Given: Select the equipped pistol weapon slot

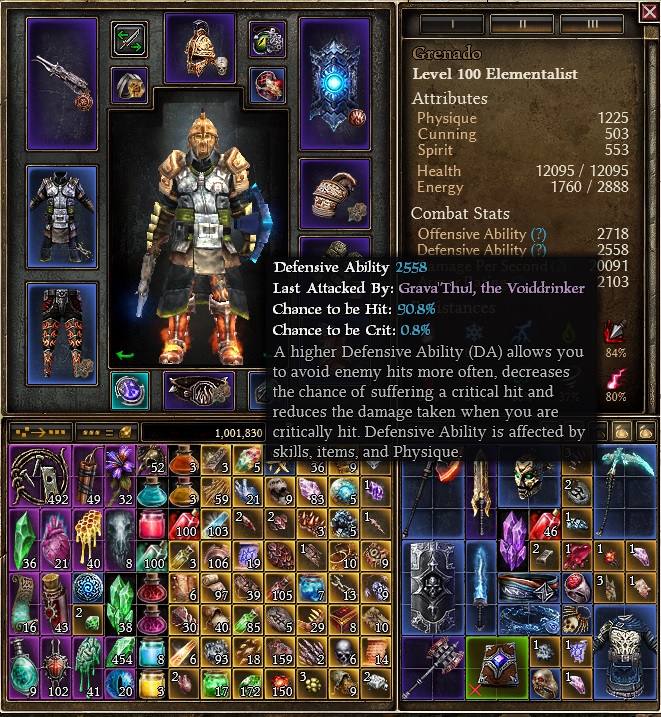Looking at the screenshot, I should point(62,83).
